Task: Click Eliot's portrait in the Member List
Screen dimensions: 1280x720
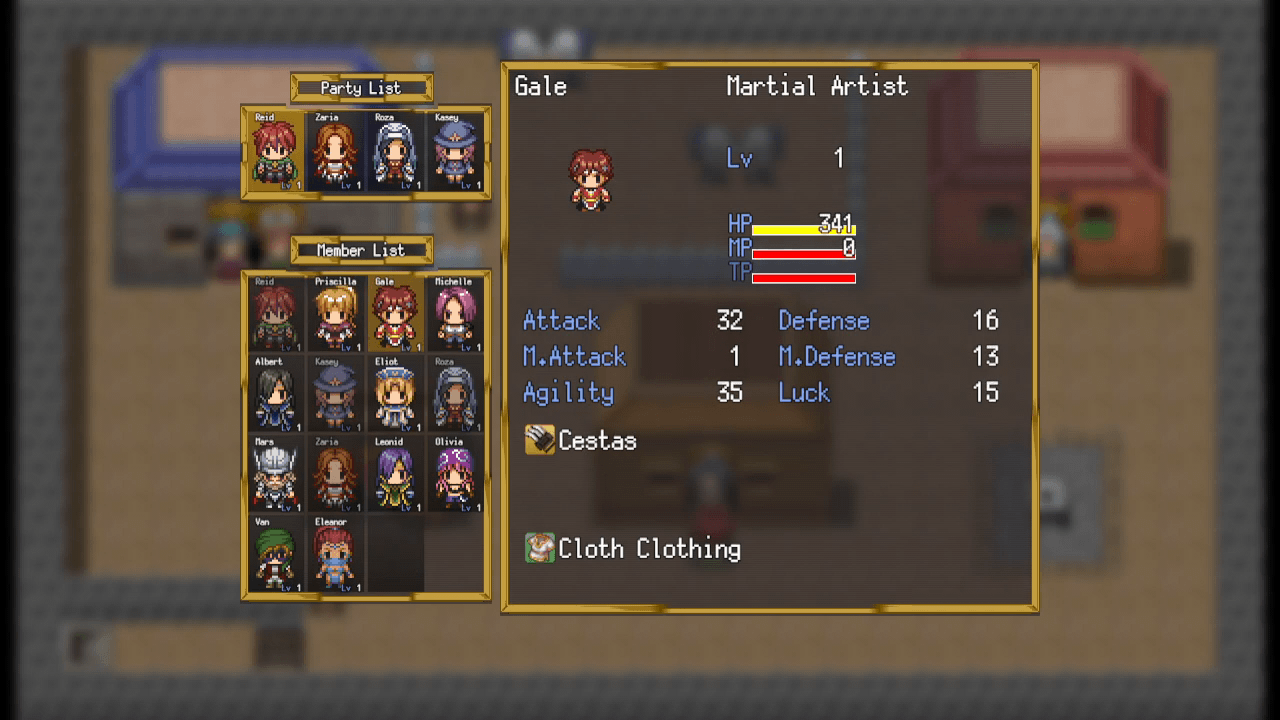Action: coord(395,390)
